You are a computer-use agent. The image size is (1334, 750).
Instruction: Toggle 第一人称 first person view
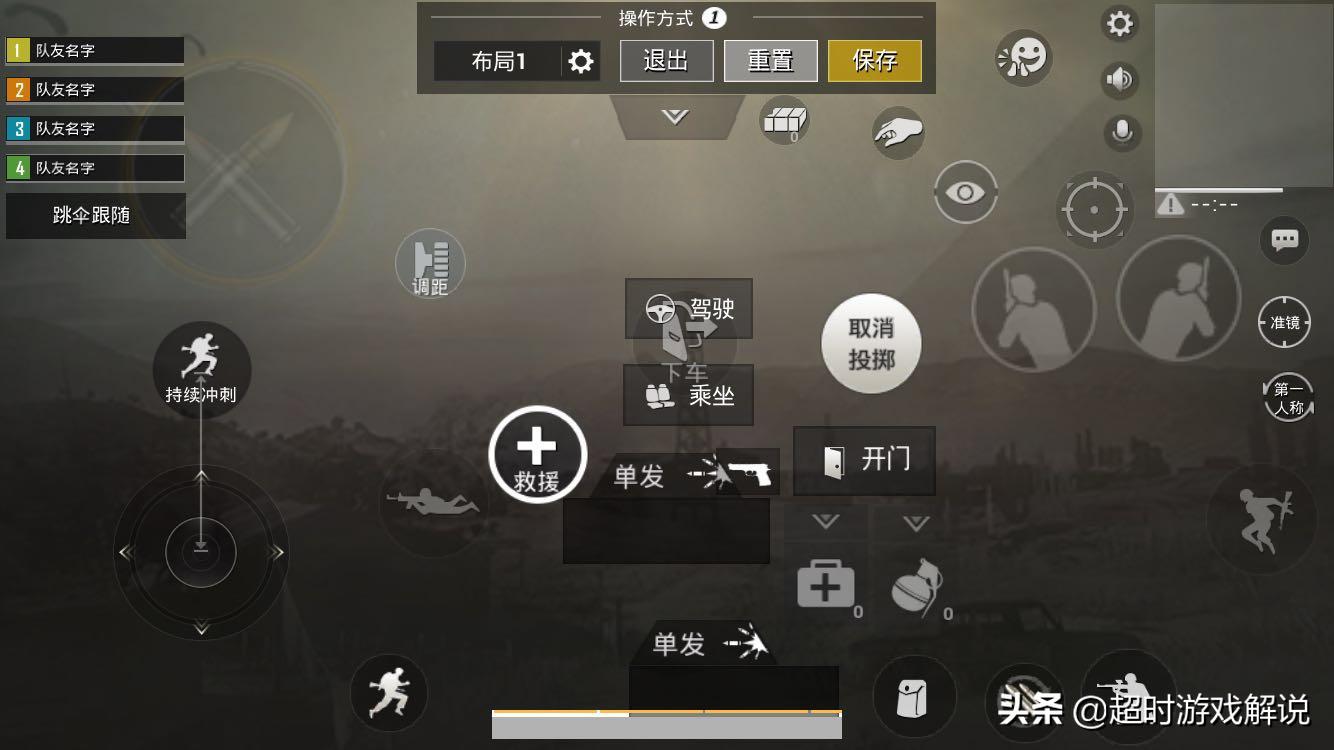click(x=1286, y=396)
